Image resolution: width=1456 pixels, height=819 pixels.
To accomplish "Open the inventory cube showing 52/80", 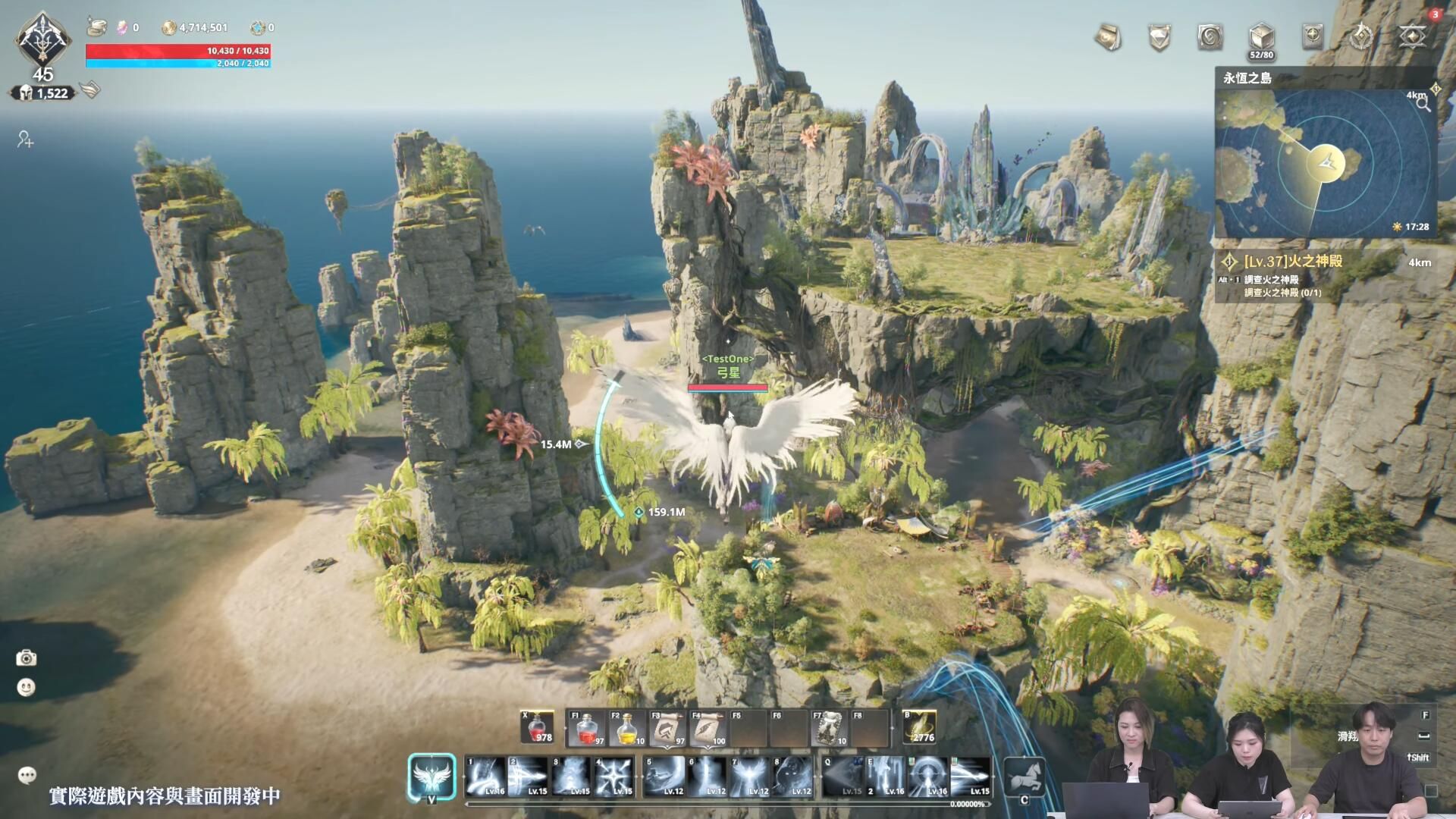I will pos(1261,36).
